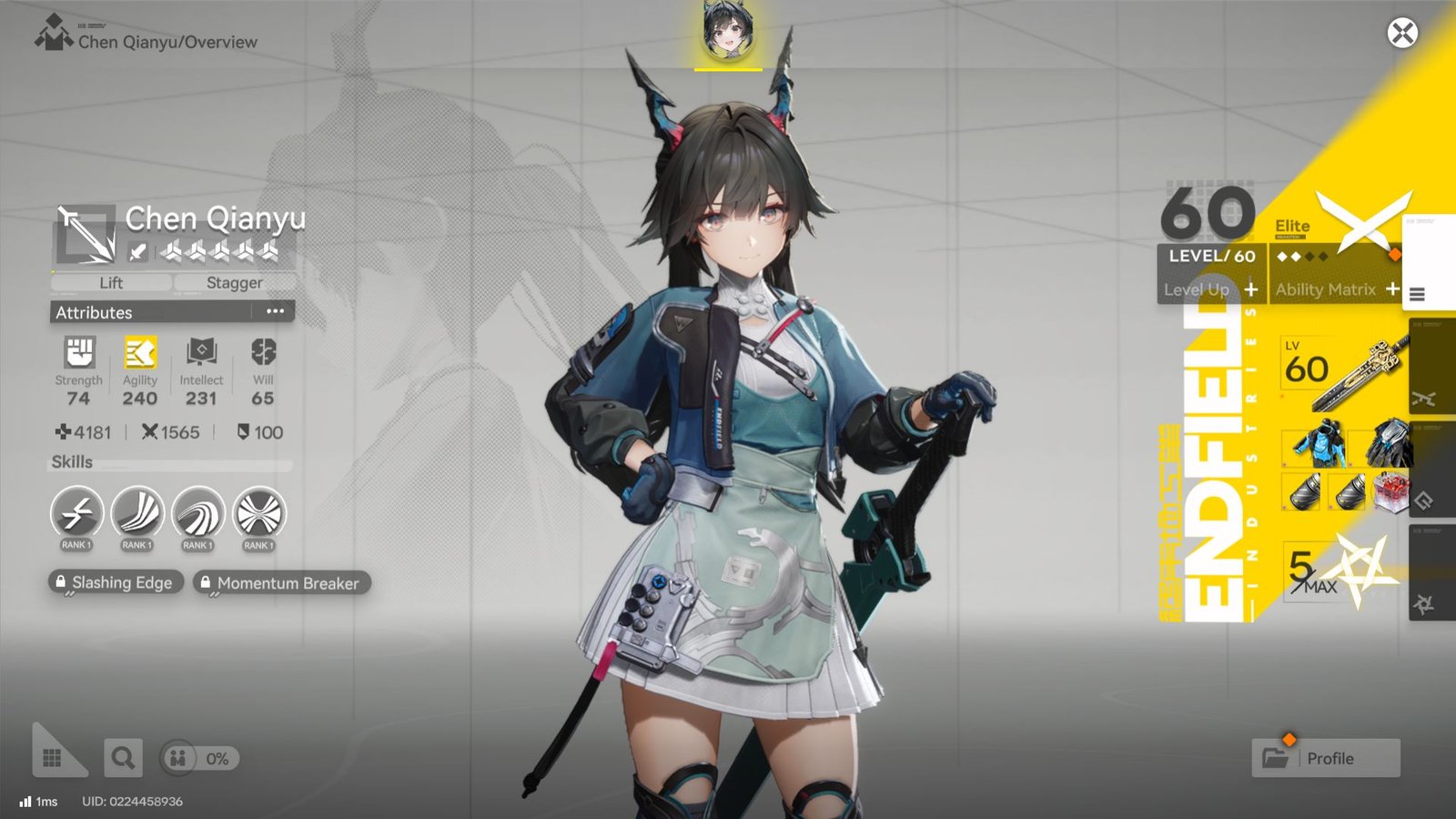Screen dimensions: 1456x819
Task: Switch to the Lift tab
Action: [109, 283]
